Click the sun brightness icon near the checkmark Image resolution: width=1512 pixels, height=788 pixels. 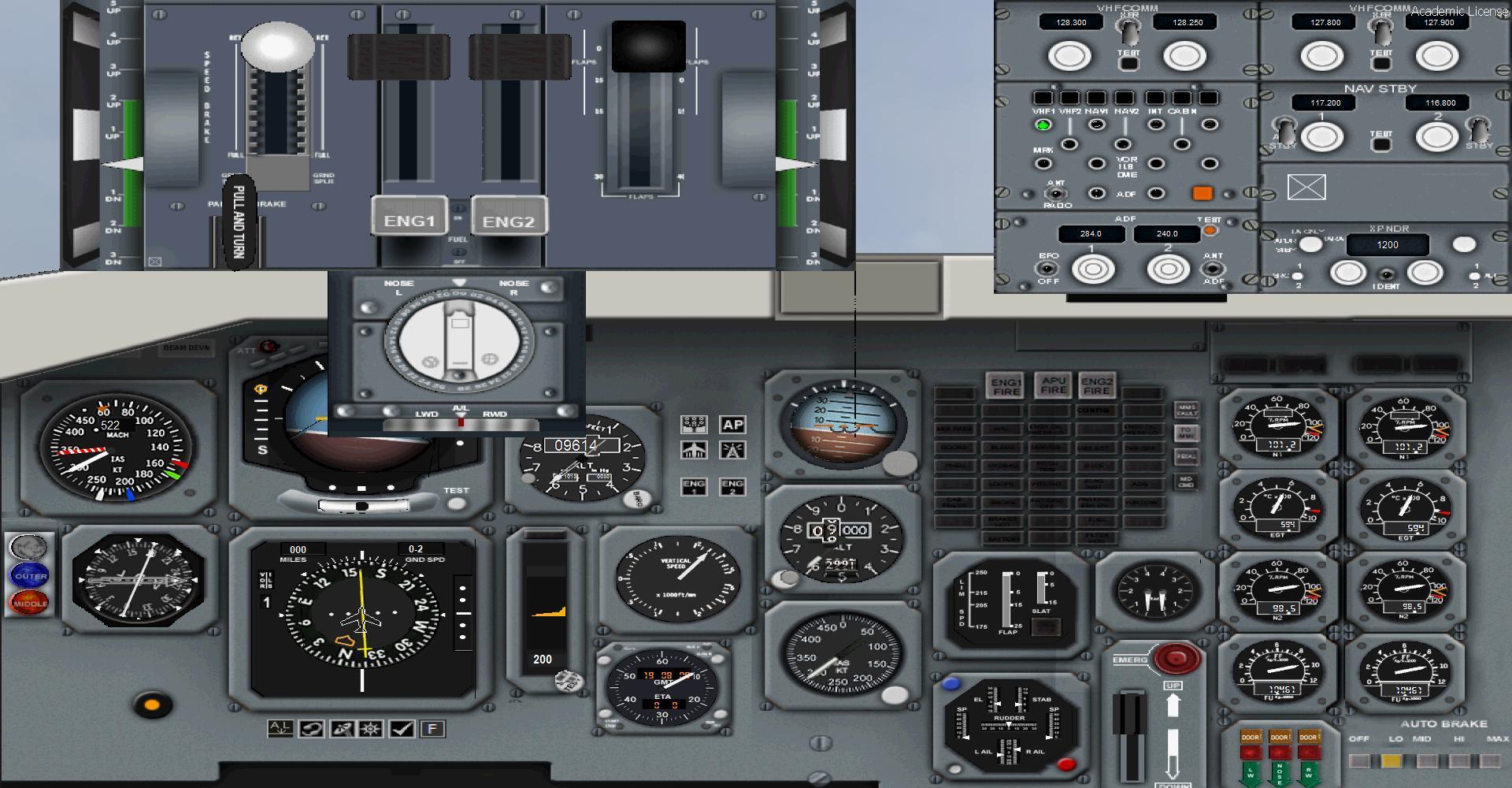369,727
